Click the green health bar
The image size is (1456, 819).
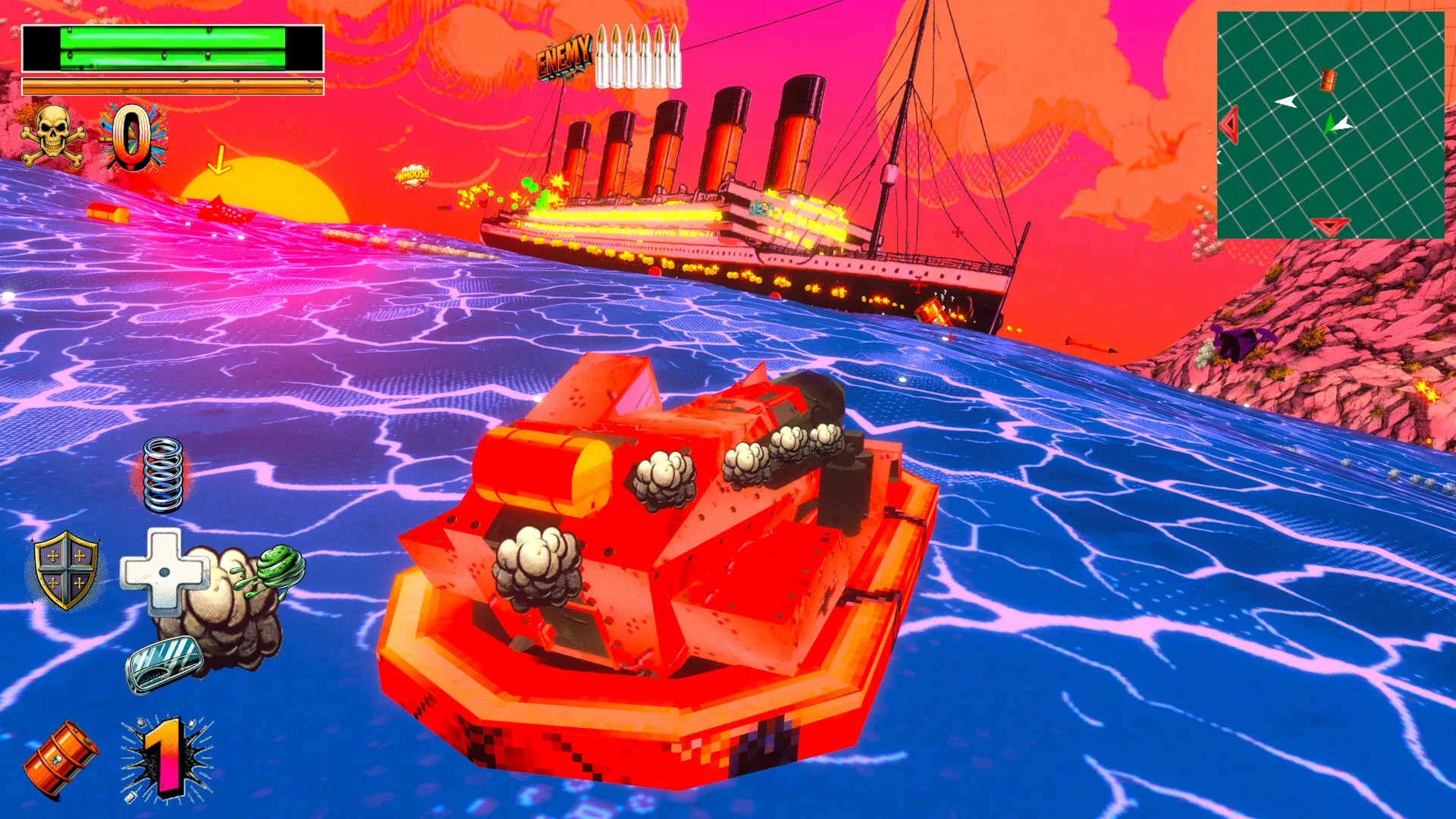(x=171, y=47)
